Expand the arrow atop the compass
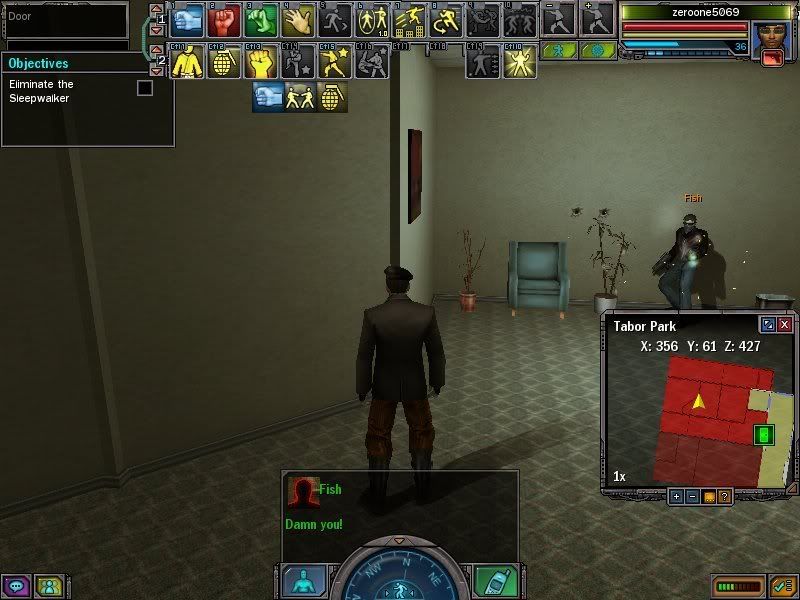 click(x=398, y=541)
